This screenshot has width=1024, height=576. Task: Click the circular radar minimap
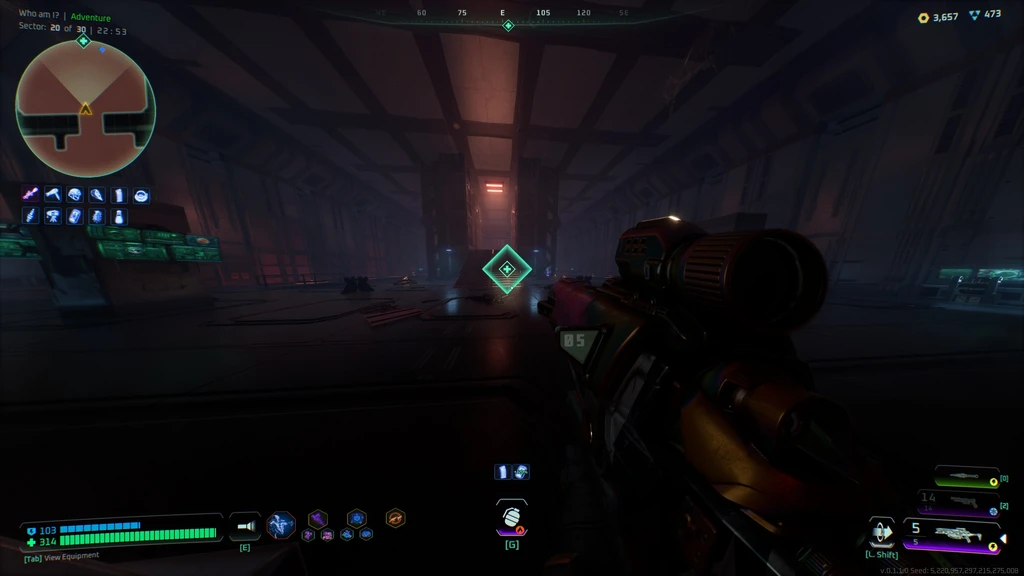pos(86,108)
